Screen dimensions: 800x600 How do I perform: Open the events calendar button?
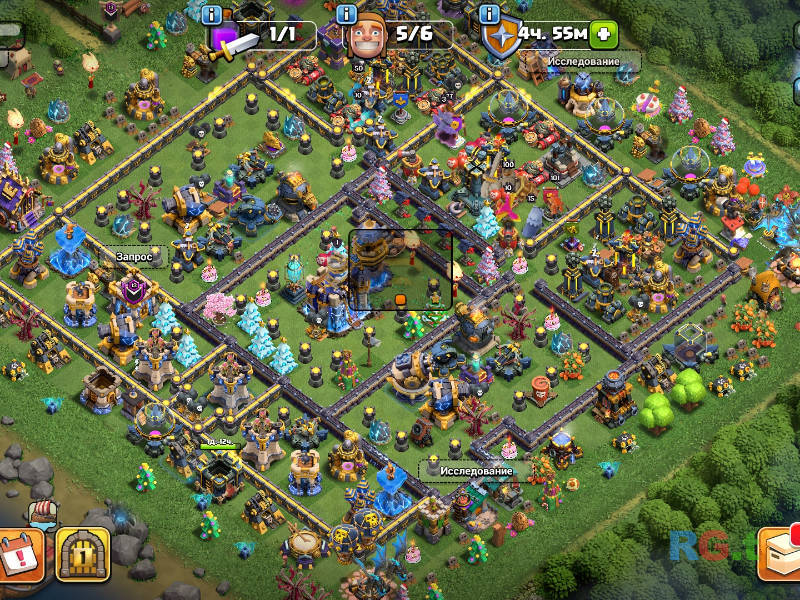coord(19,553)
